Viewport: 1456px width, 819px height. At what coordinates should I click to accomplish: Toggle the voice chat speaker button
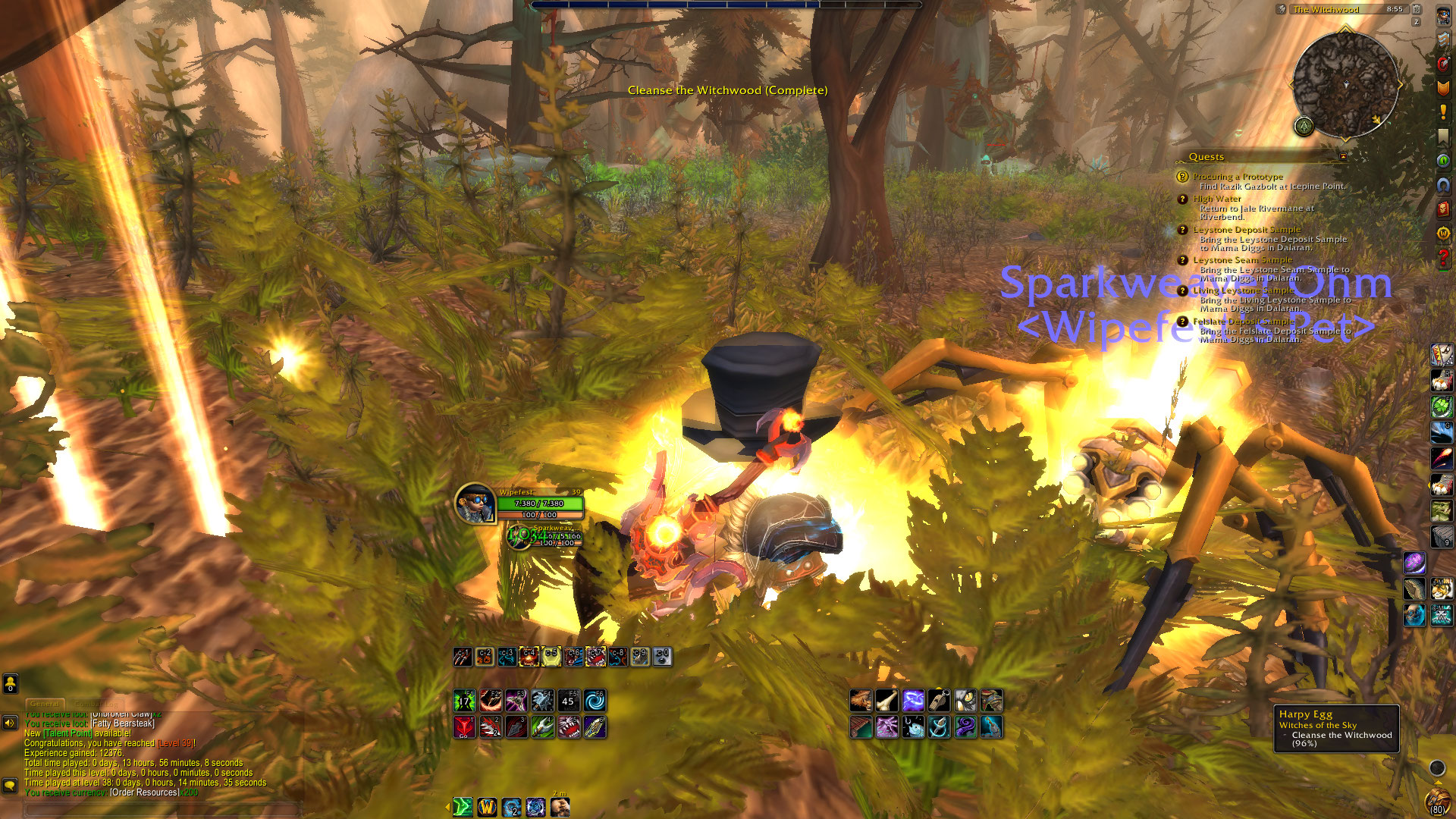coord(10,723)
